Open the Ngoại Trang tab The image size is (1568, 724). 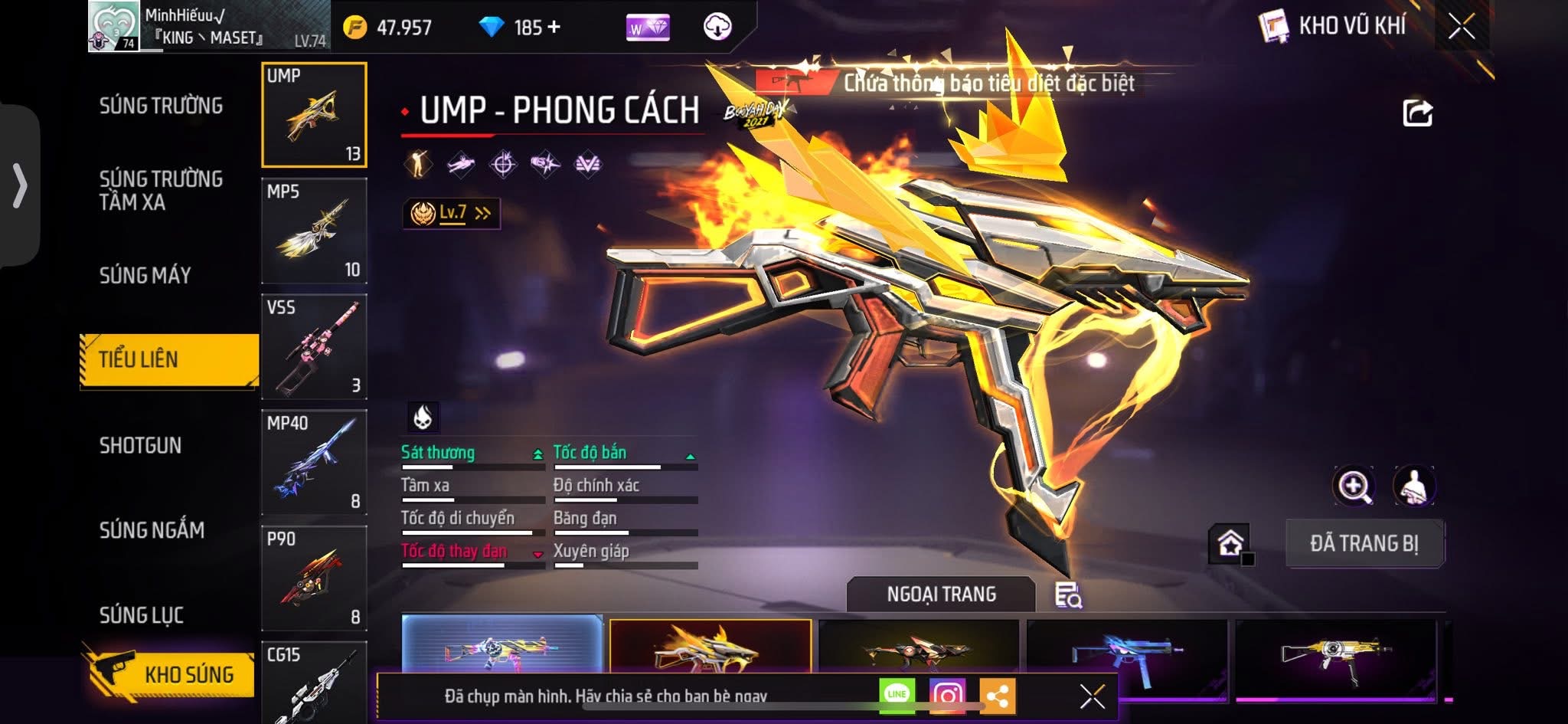(941, 595)
